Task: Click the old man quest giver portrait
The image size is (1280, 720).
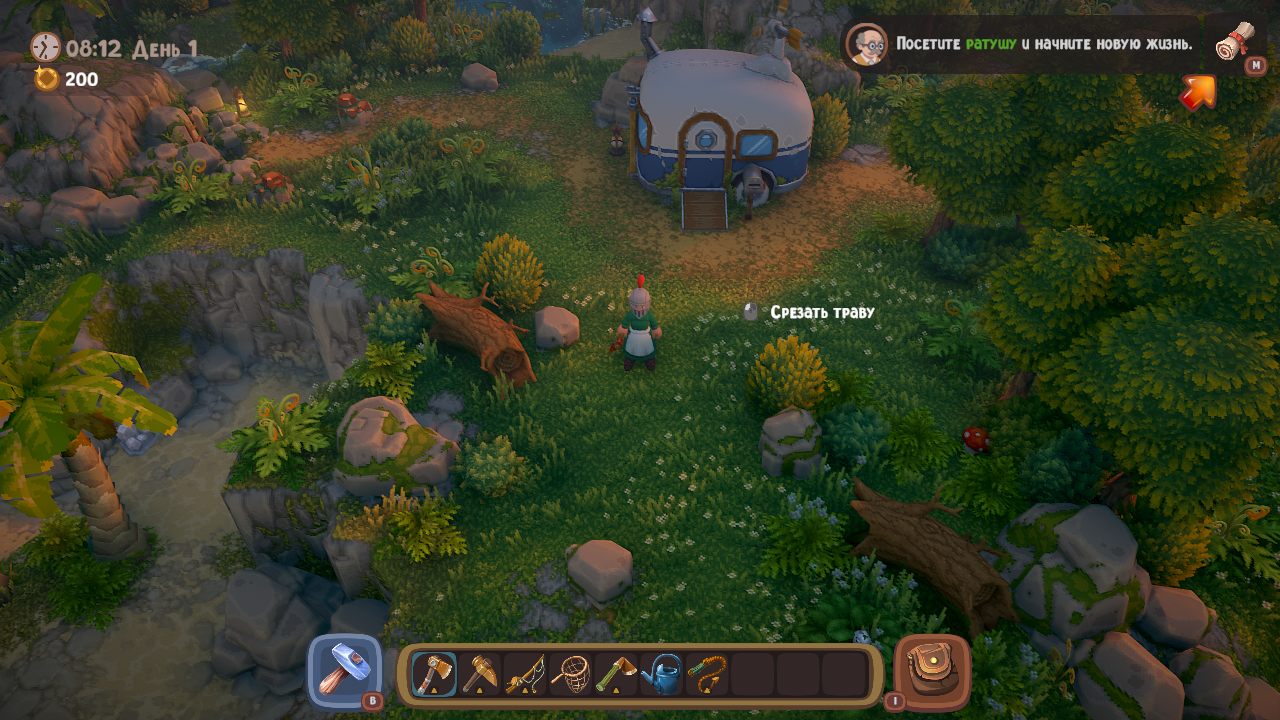Action: tap(867, 44)
